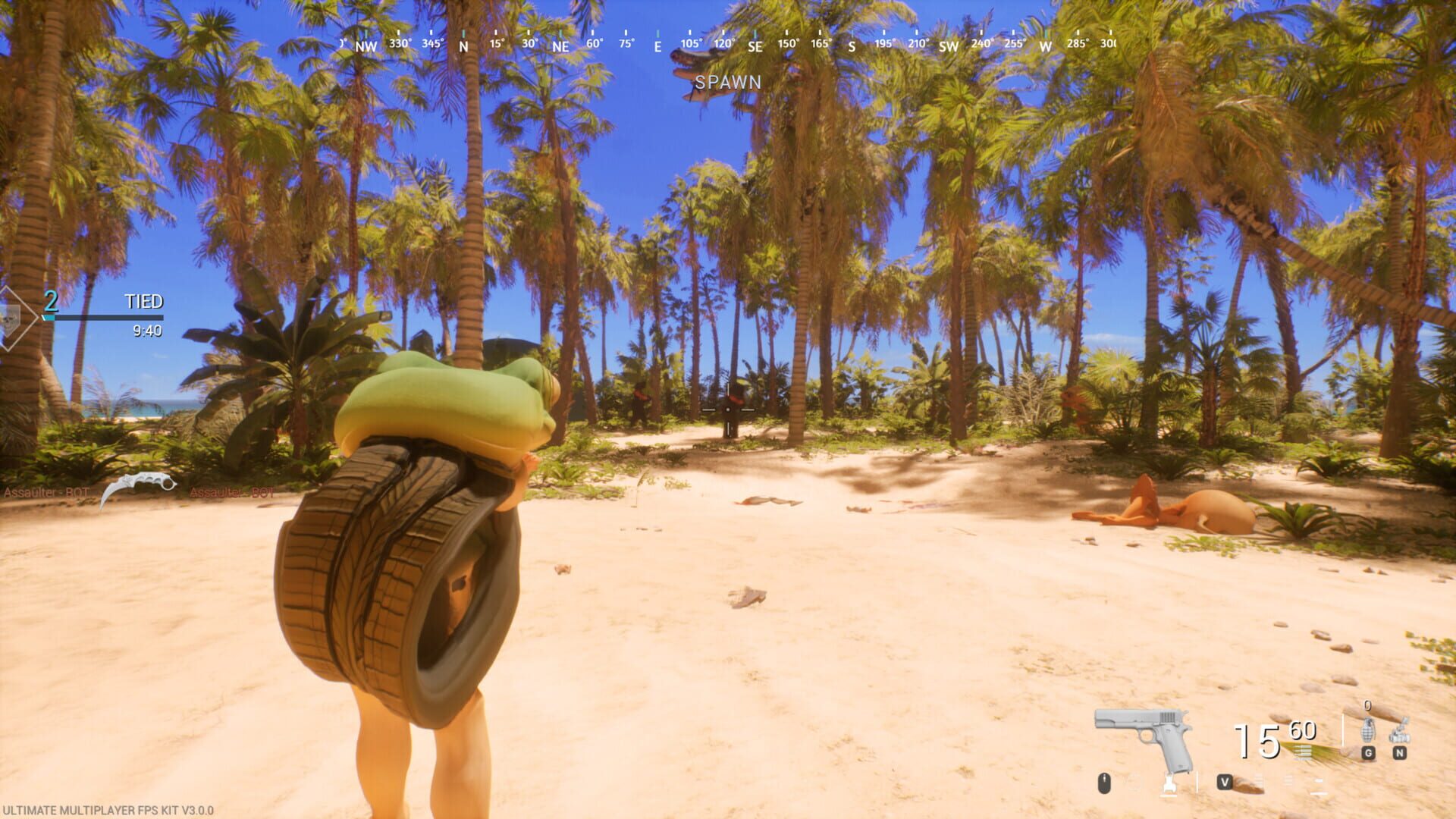Click the first Assaulter - BOT killfeed name
Screen dimensions: 1456x819
(46, 491)
